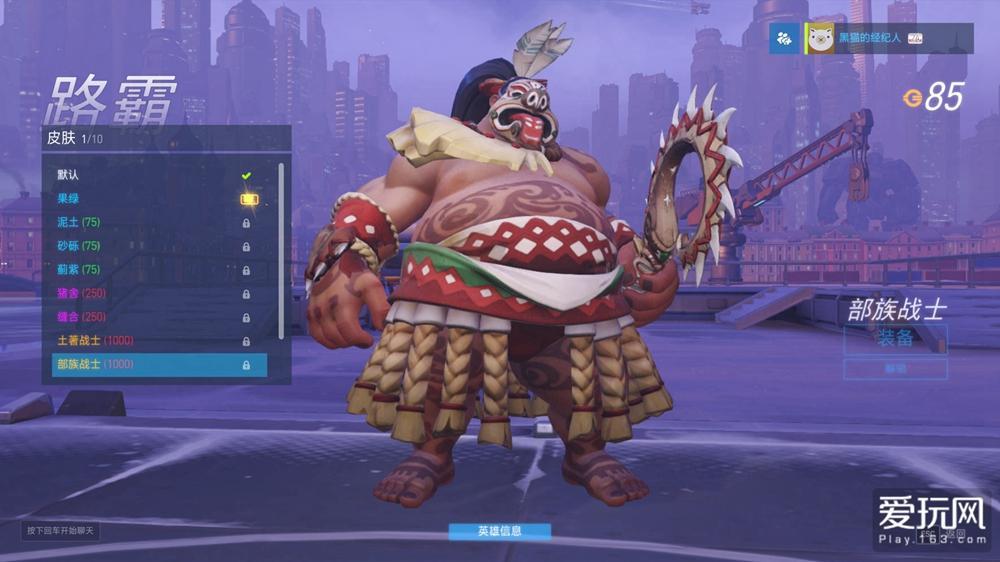Select the 泥土 (75) skin

click(150, 222)
